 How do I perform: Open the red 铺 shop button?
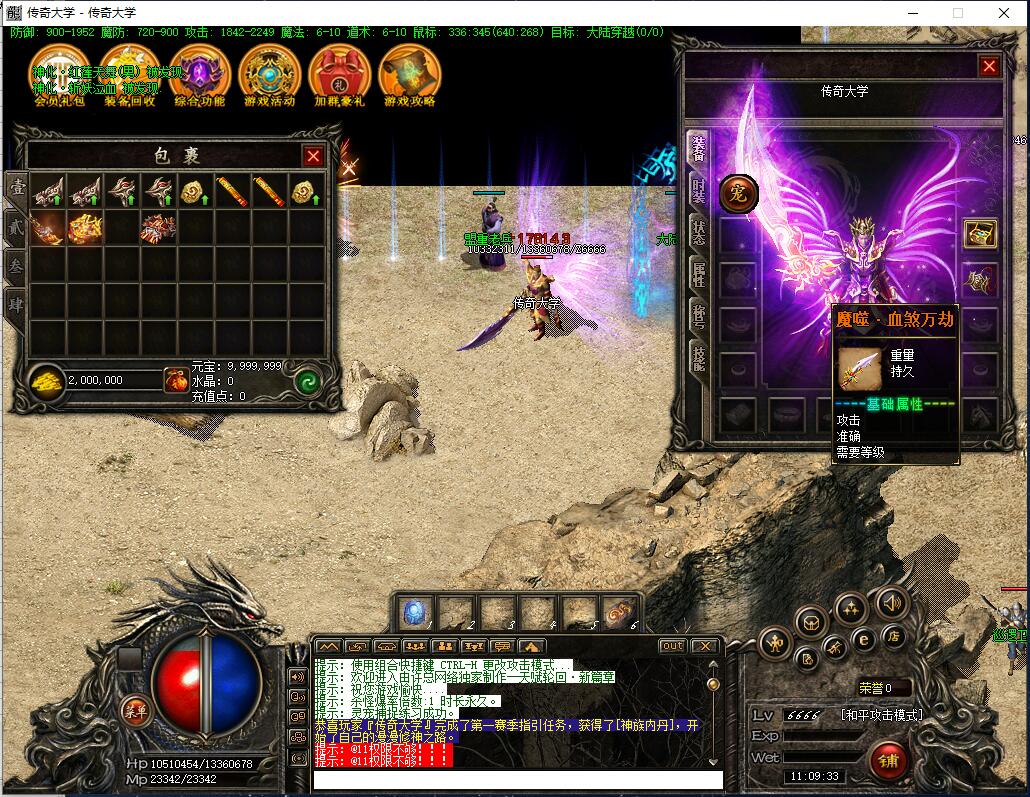pos(889,761)
